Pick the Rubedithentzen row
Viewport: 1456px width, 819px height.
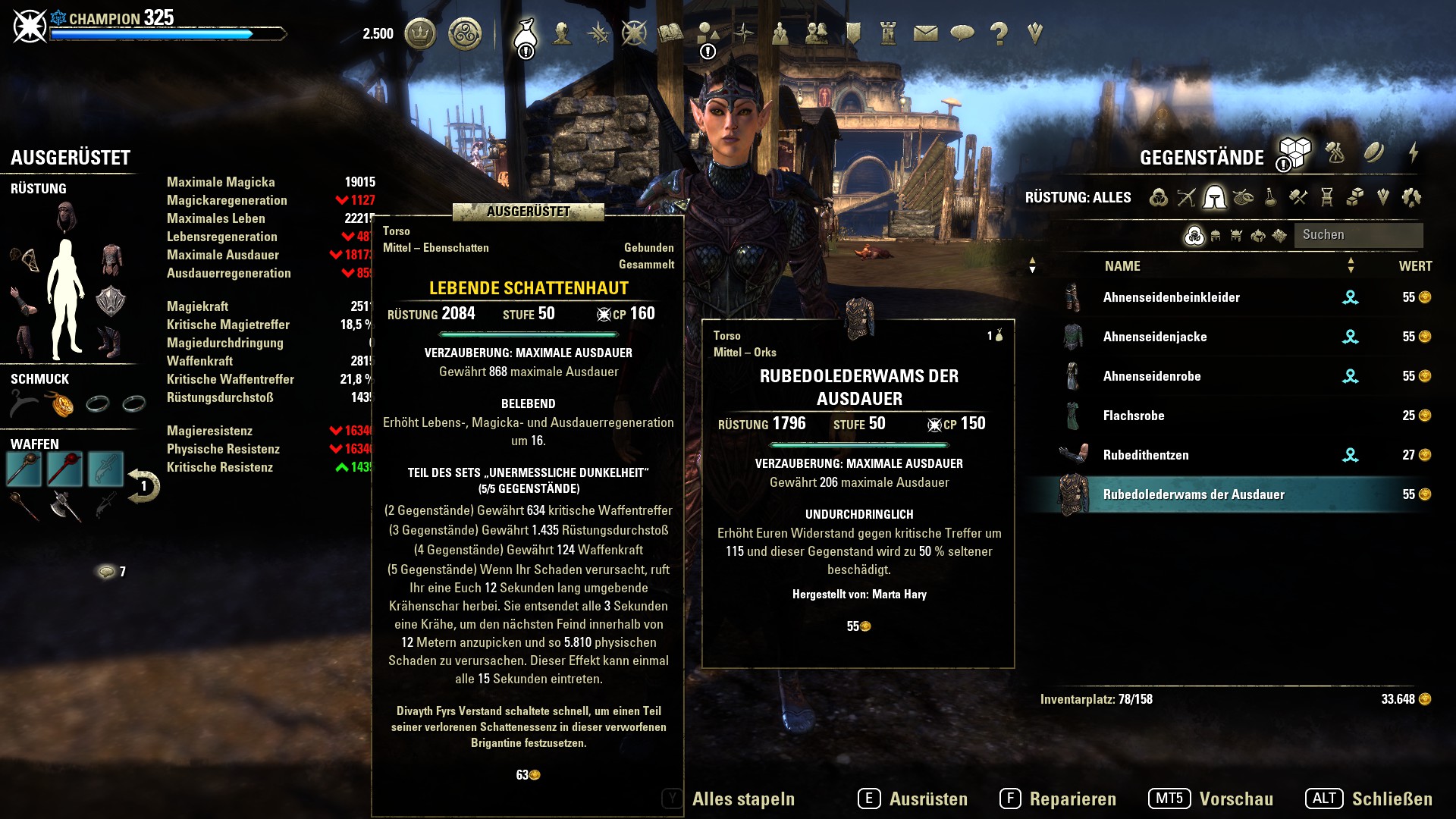tap(1145, 455)
